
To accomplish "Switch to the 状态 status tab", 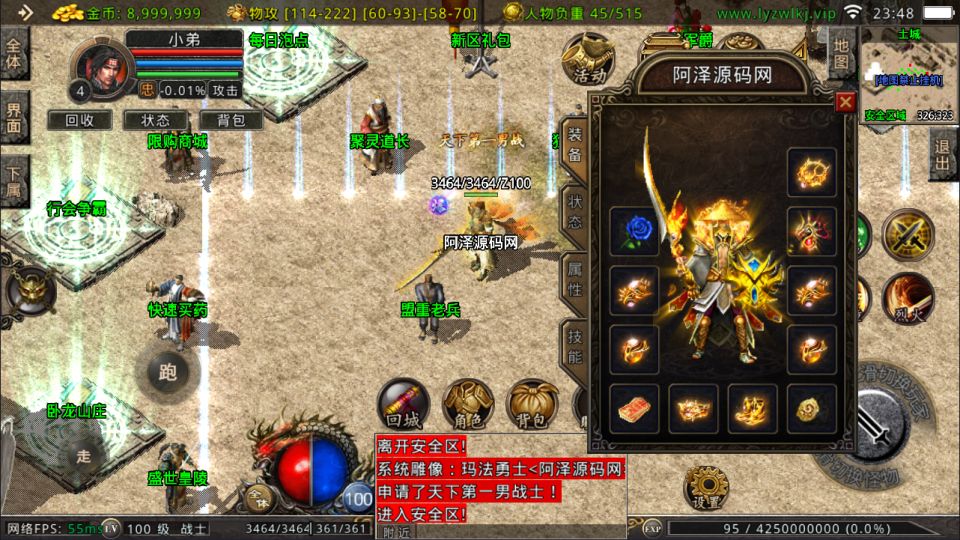I will tap(575, 211).
